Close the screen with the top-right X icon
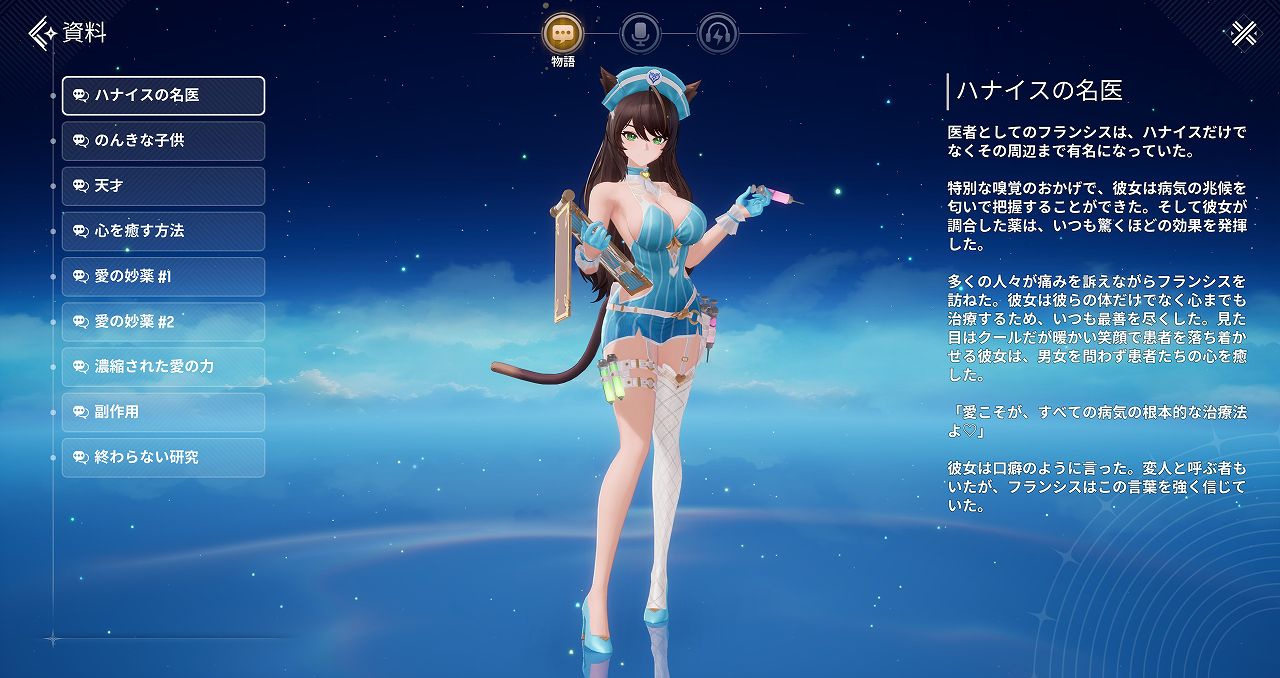This screenshot has height=678, width=1280. click(x=1243, y=33)
